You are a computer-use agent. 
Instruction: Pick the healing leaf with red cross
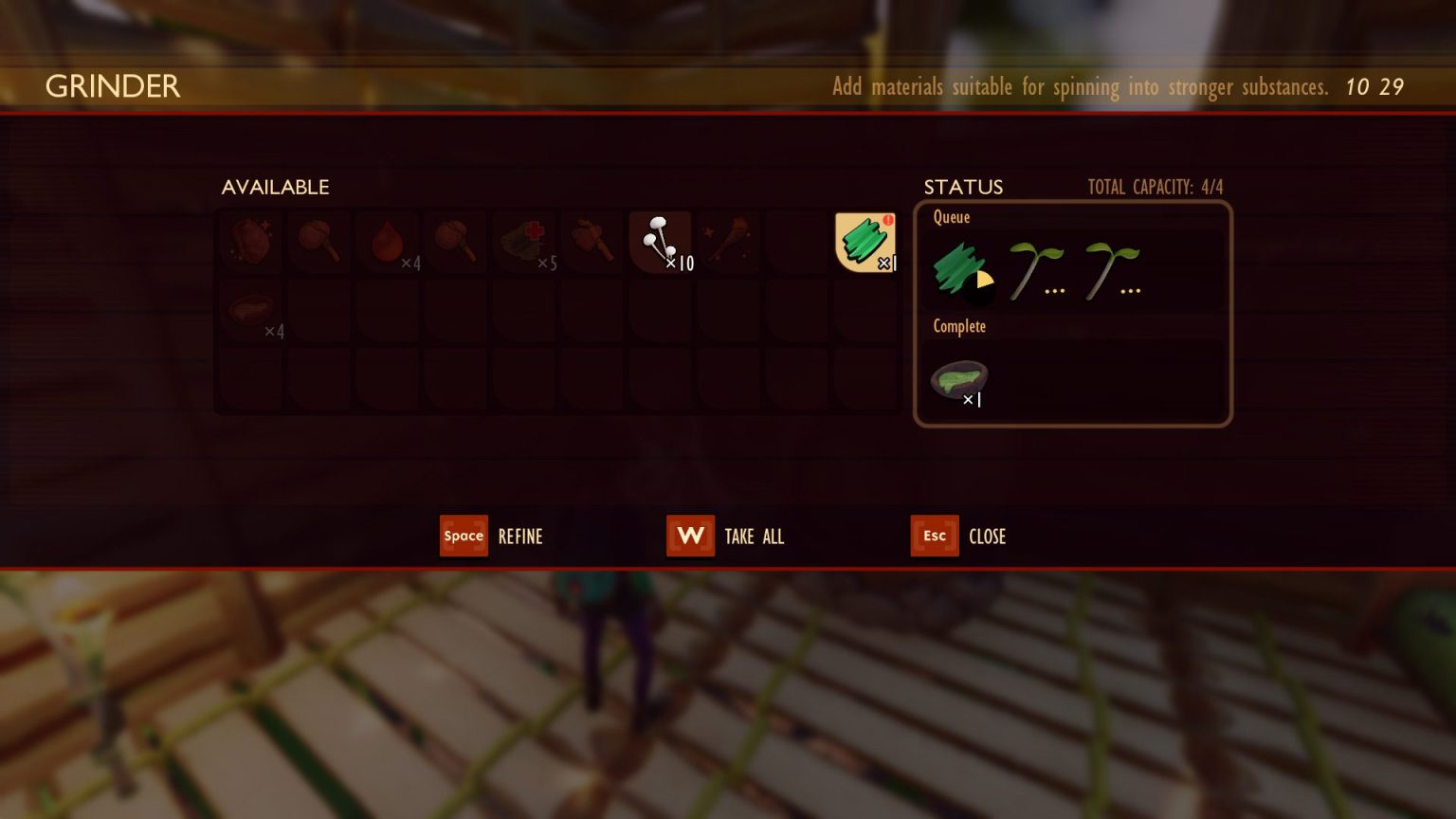(523, 242)
